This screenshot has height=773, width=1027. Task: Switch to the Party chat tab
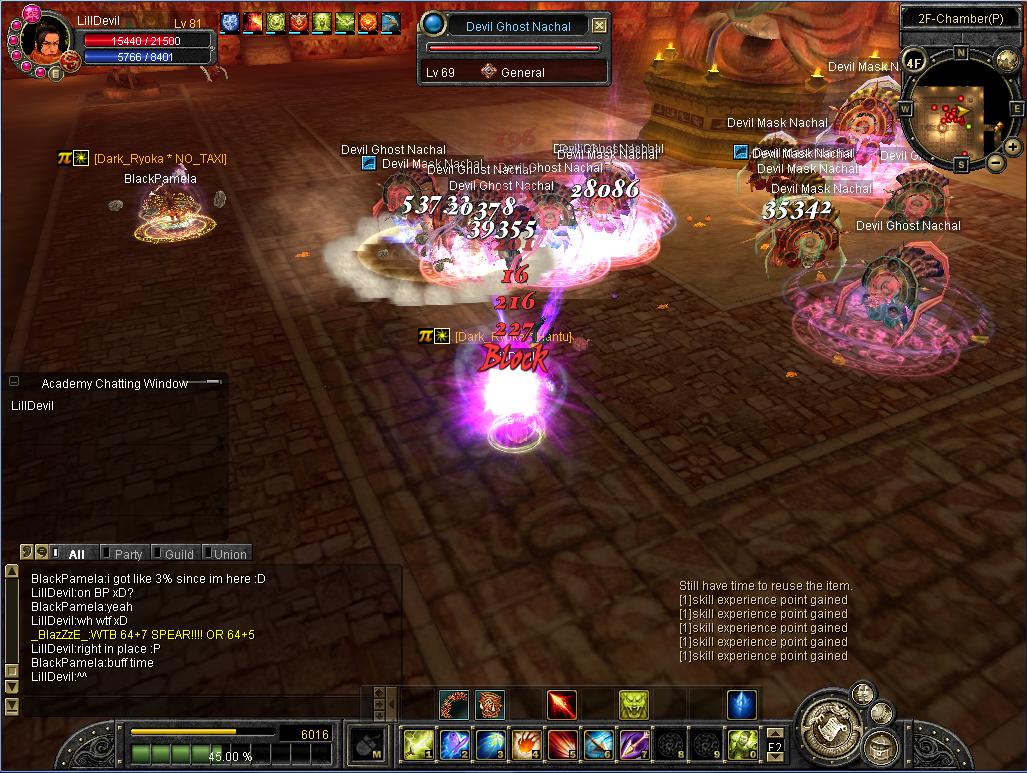tap(127, 553)
